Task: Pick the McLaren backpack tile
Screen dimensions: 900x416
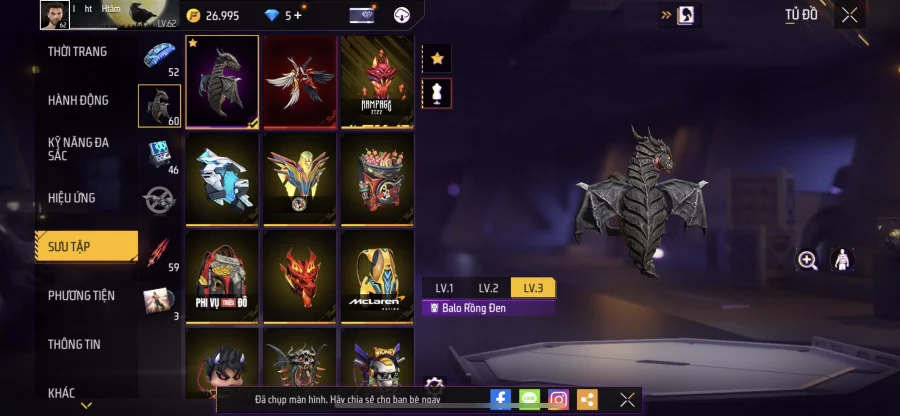Action: click(x=377, y=276)
